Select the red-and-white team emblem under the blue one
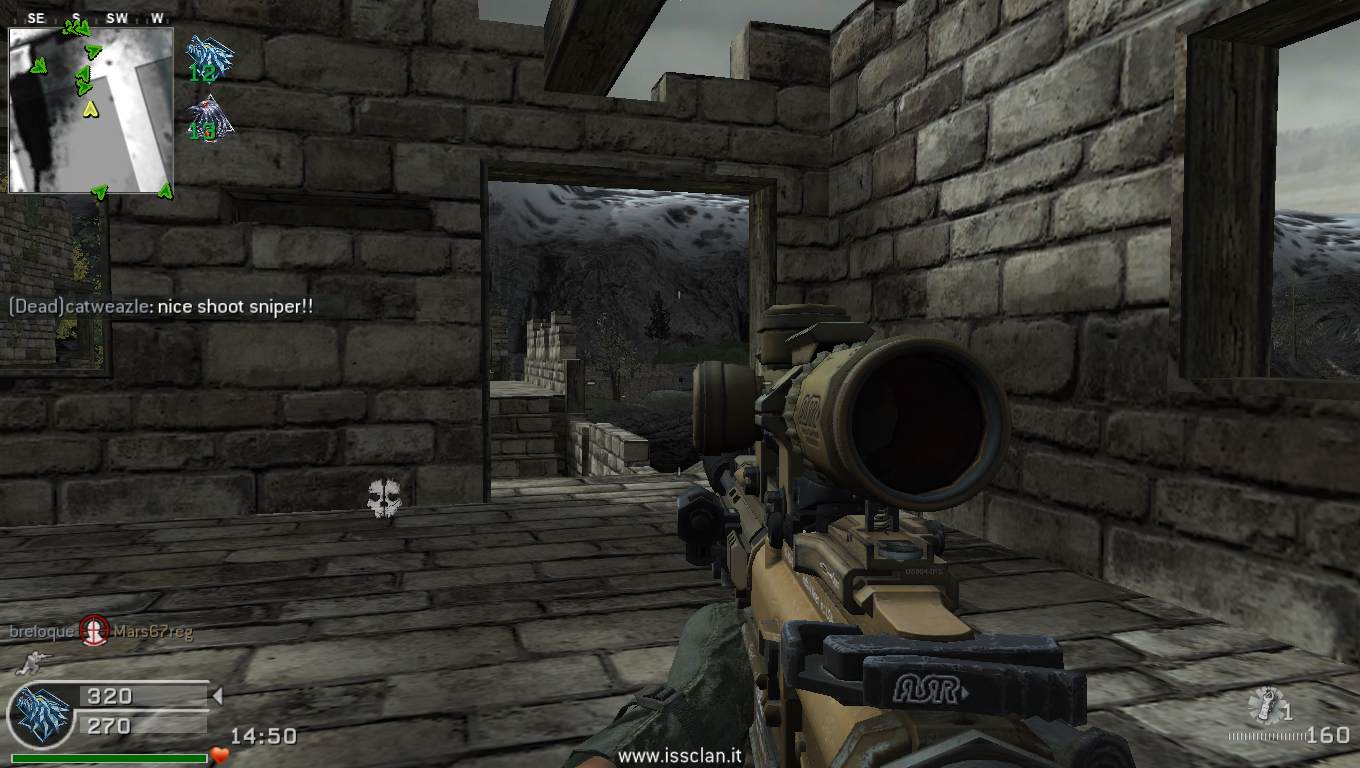The width and height of the screenshot is (1360, 768). point(209,118)
